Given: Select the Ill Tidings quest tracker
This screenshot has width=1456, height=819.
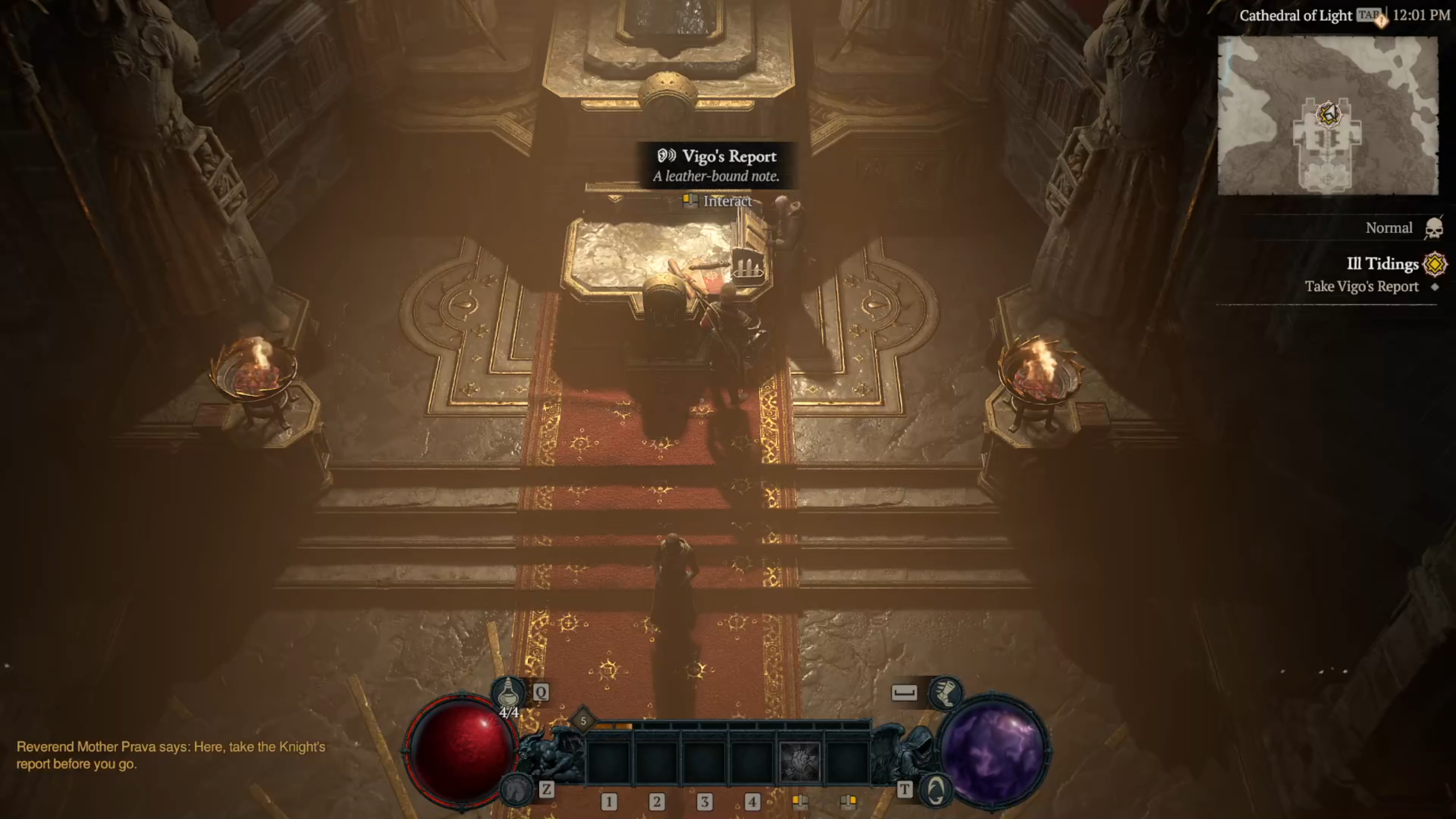Looking at the screenshot, I should [x=1382, y=264].
